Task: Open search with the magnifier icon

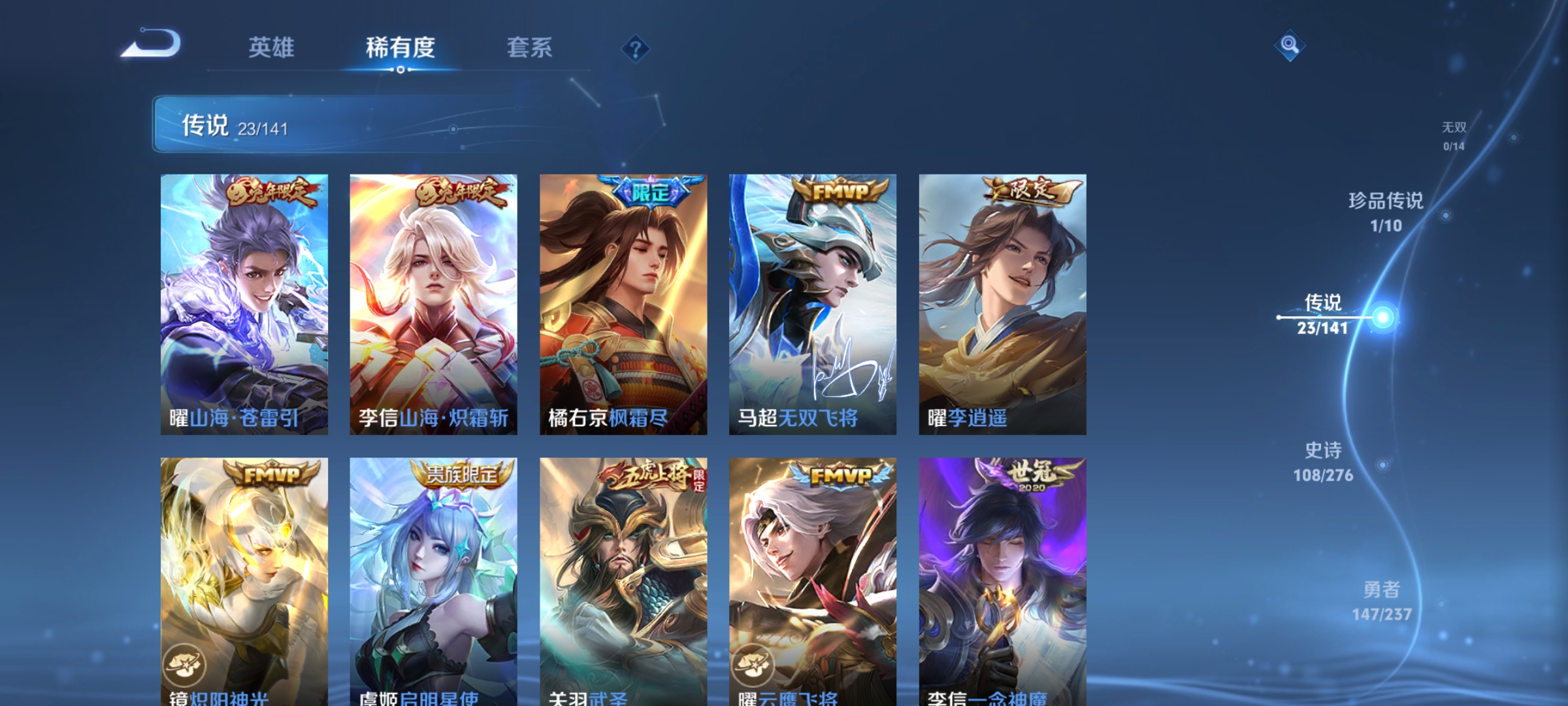Action: [1290, 46]
